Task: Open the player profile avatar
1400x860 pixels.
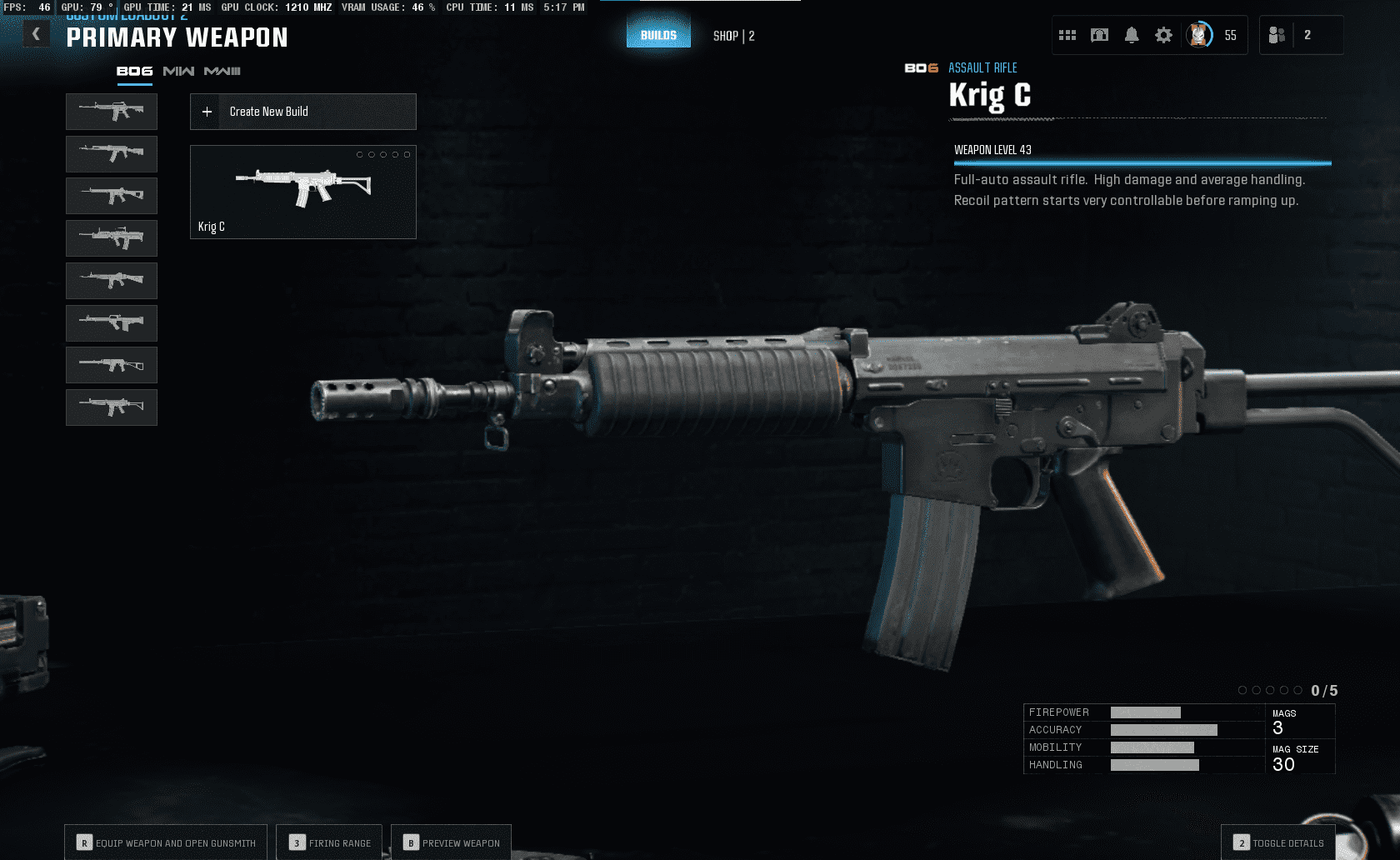Action: [x=1199, y=35]
